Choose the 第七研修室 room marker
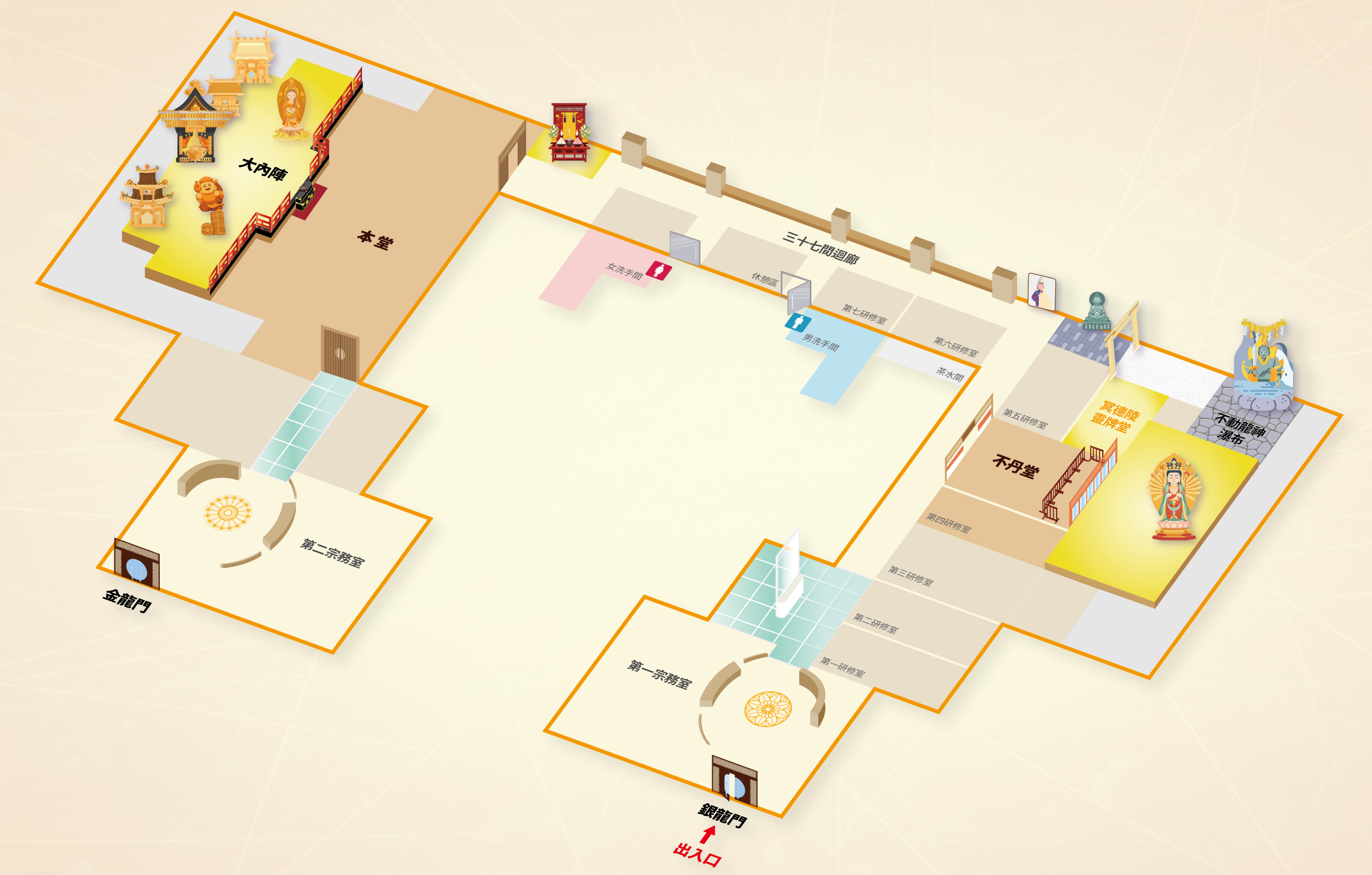 (864, 314)
